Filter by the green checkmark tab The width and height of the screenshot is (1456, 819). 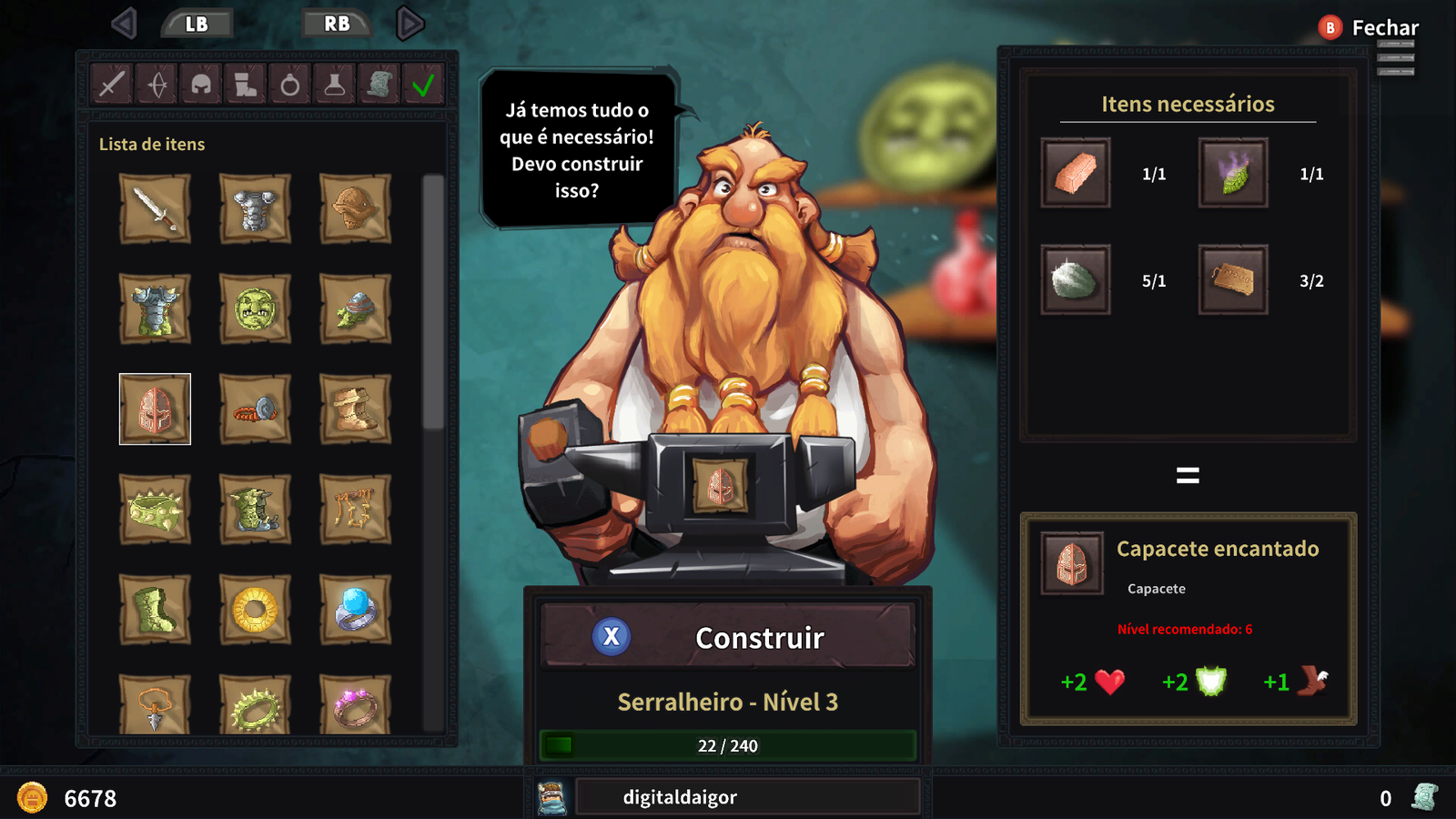[x=423, y=86]
